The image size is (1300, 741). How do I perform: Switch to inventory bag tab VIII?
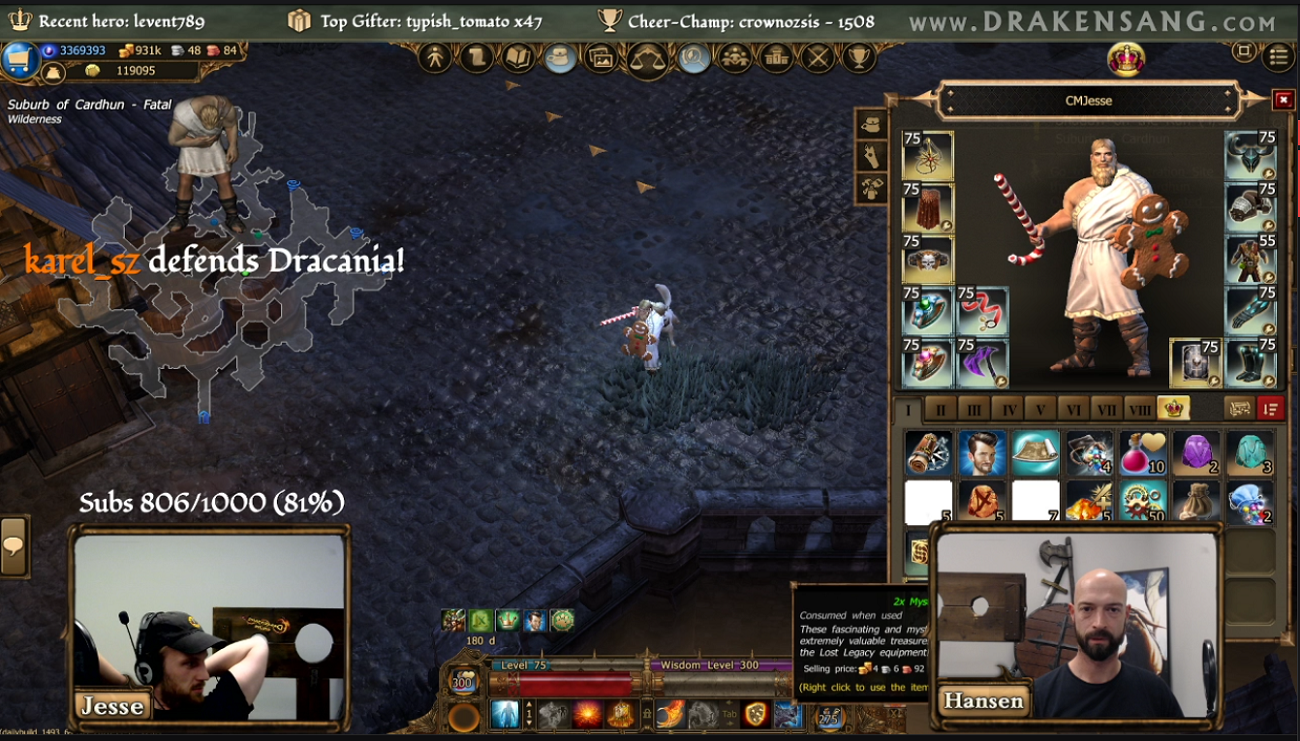[x=1139, y=409]
